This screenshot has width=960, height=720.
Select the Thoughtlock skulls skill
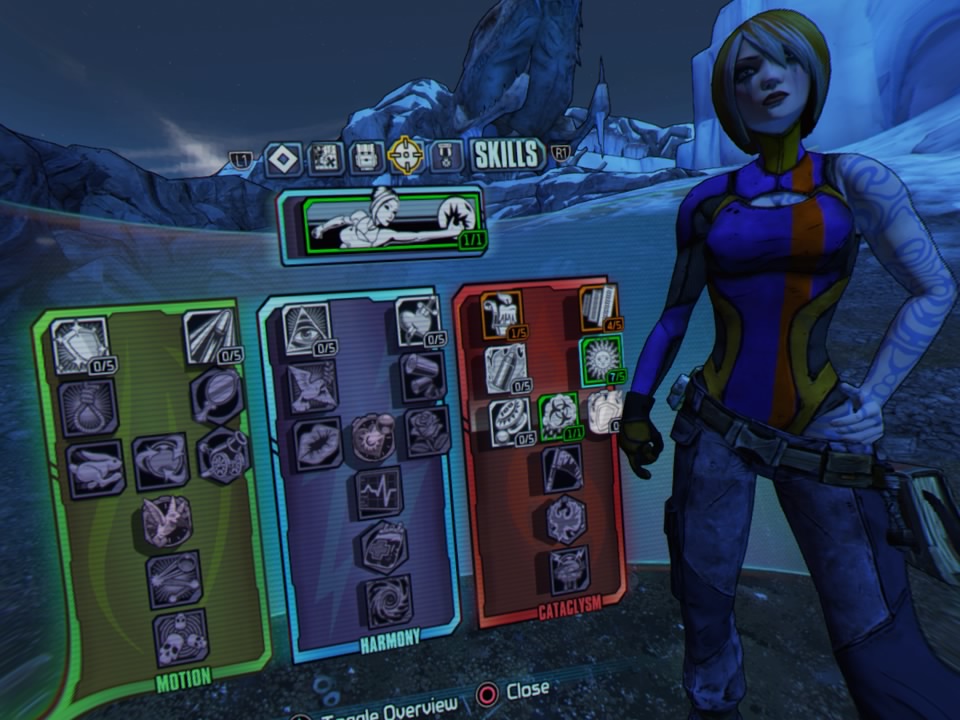coord(181,637)
